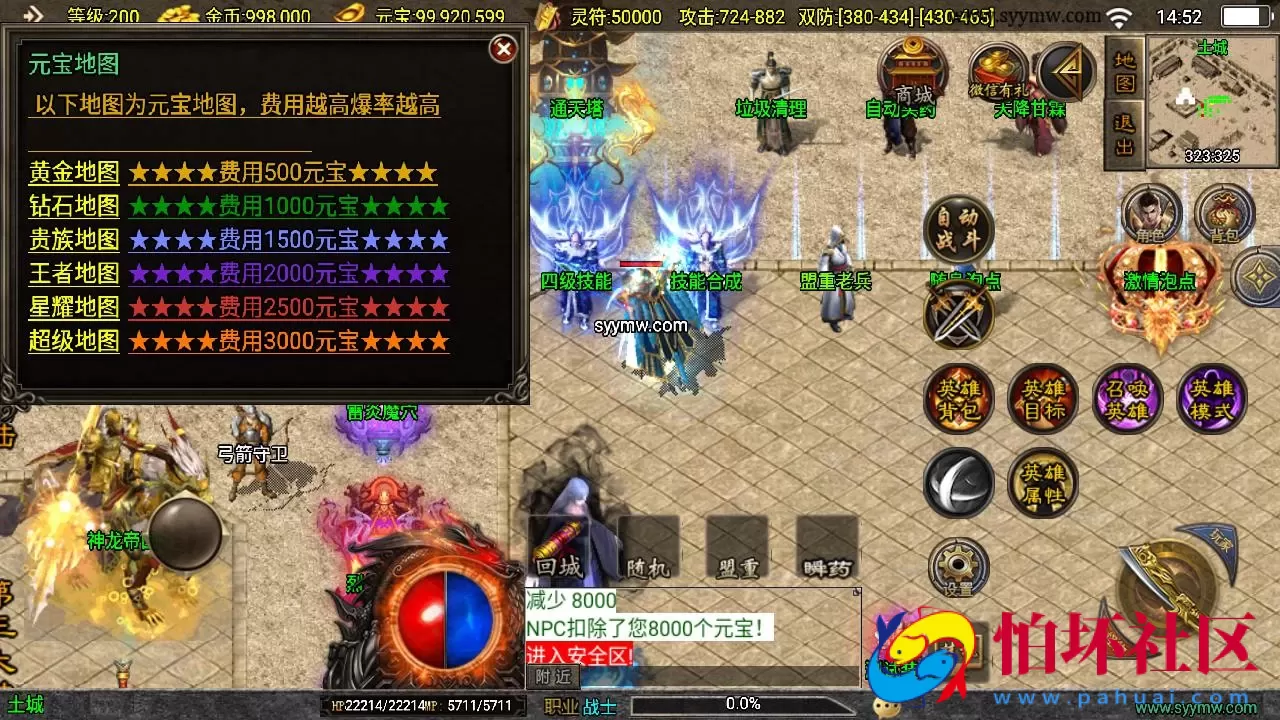
Task: Open the 超级地图 map link
Action: (73, 342)
